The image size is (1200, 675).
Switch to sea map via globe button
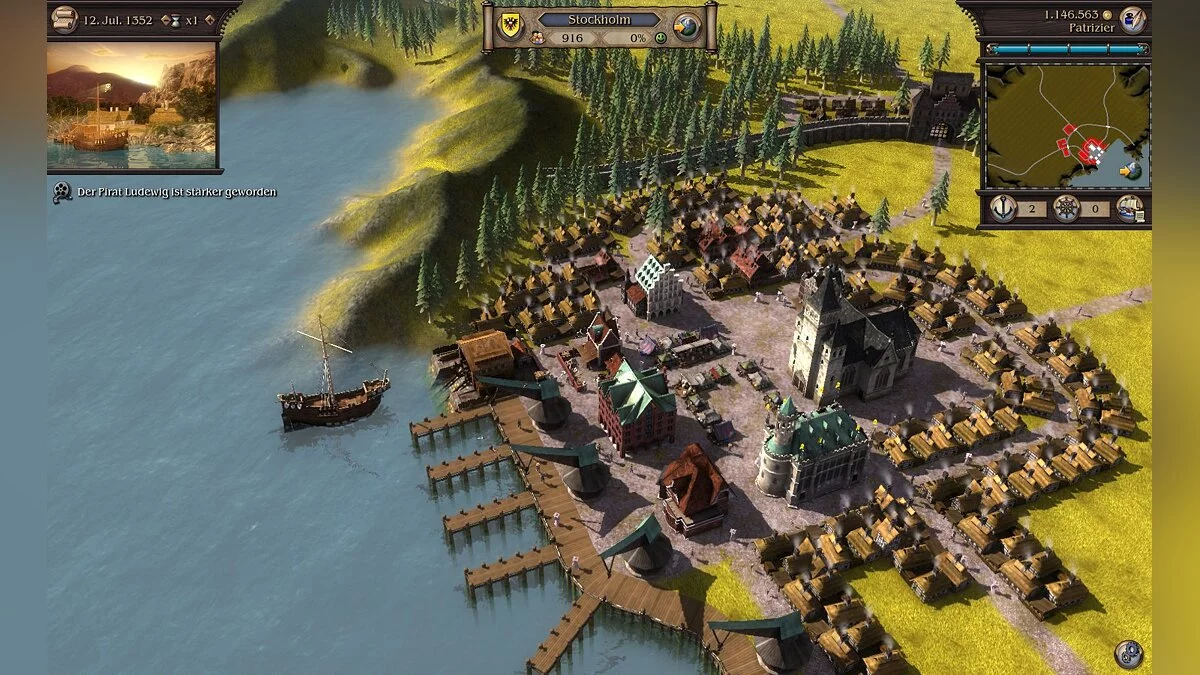coord(686,26)
